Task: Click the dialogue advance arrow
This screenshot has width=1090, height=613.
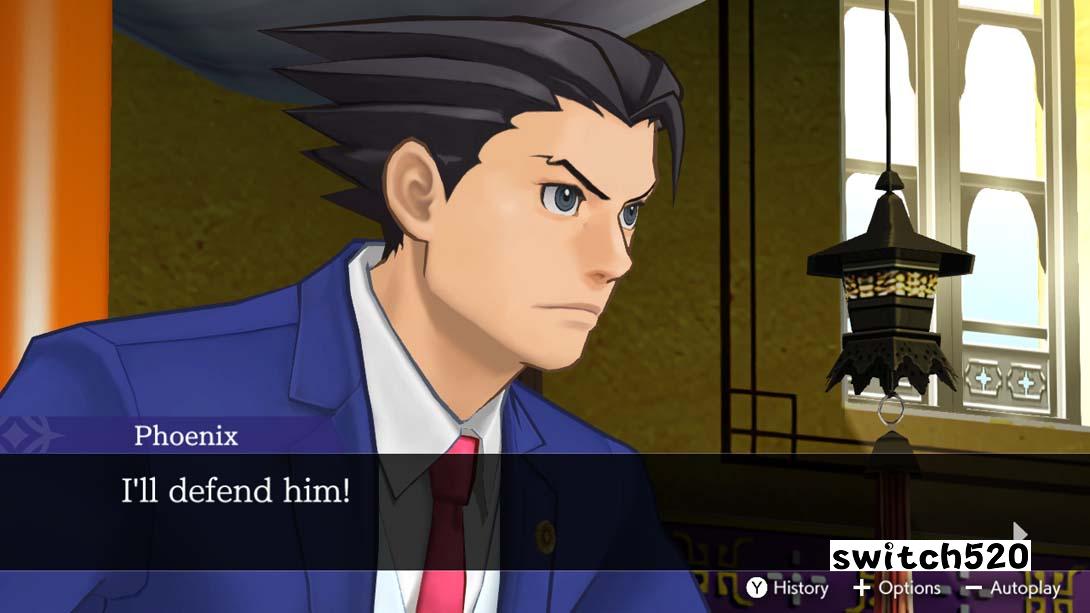Action: (1020, 531)
